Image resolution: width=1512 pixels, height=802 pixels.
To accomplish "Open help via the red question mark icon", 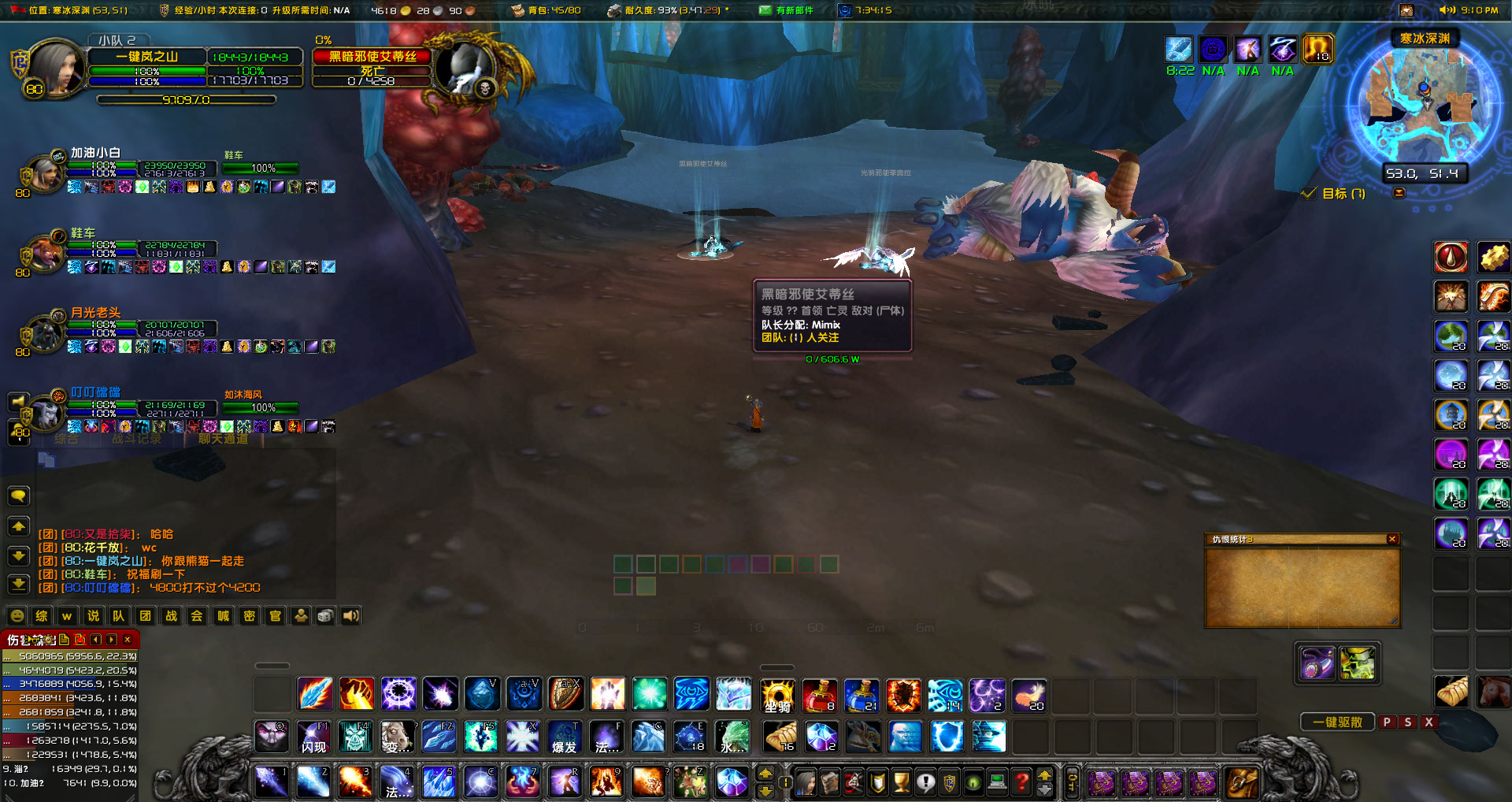I will (1021, 782).
